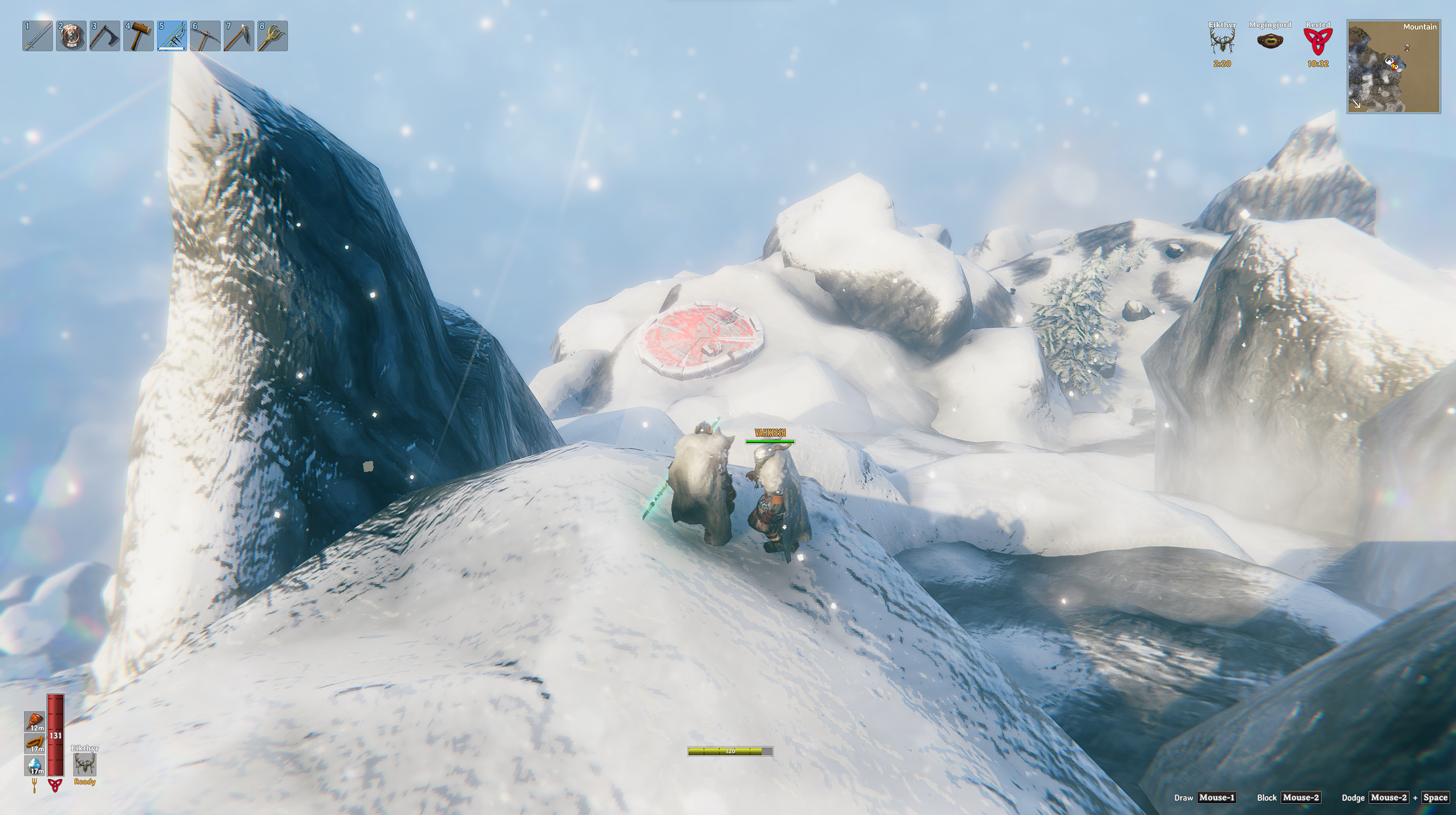Click the Rested status effect icon
This screenshot has width=1456, height=815.
[x=1317, y=42]
